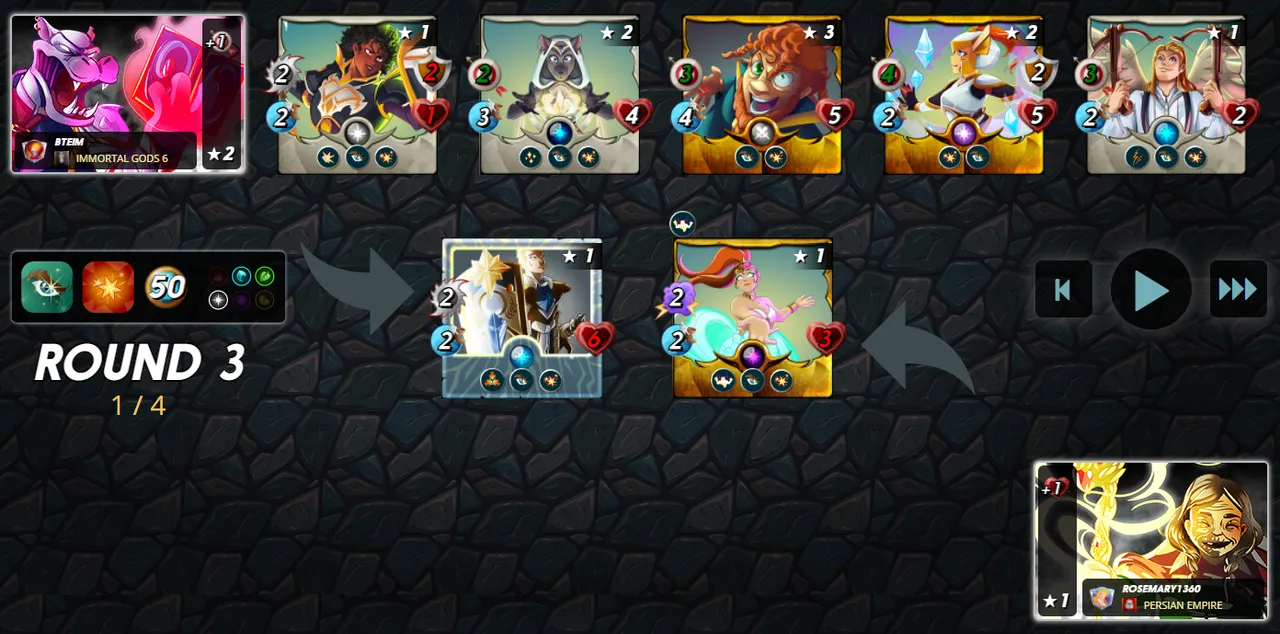The height and width of the screenshot is (634, 1280).
Task: Inspect the hooded grey figure card
Action: 559,95
